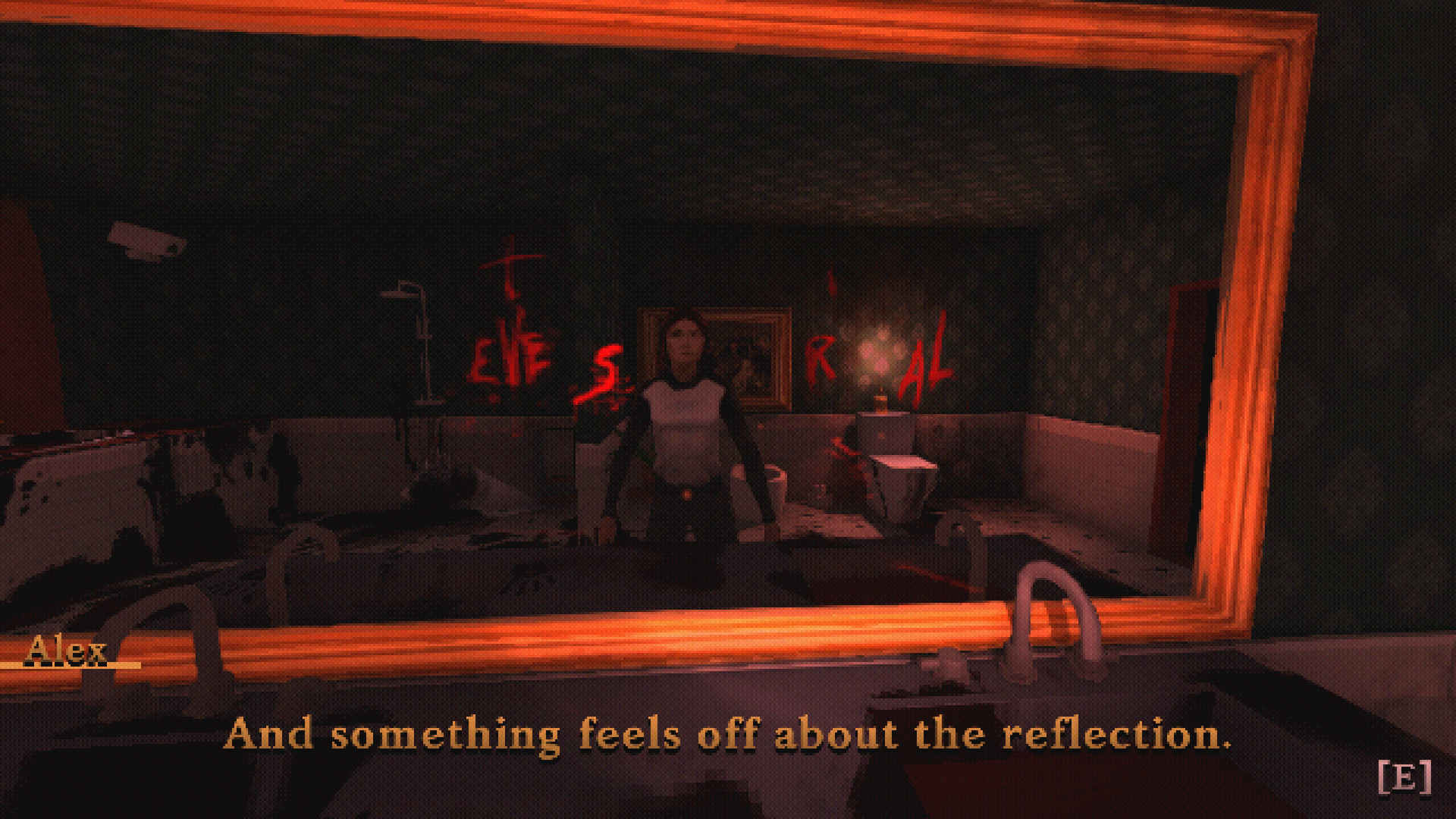Select the lit candle near the toilet

point(880,402)
